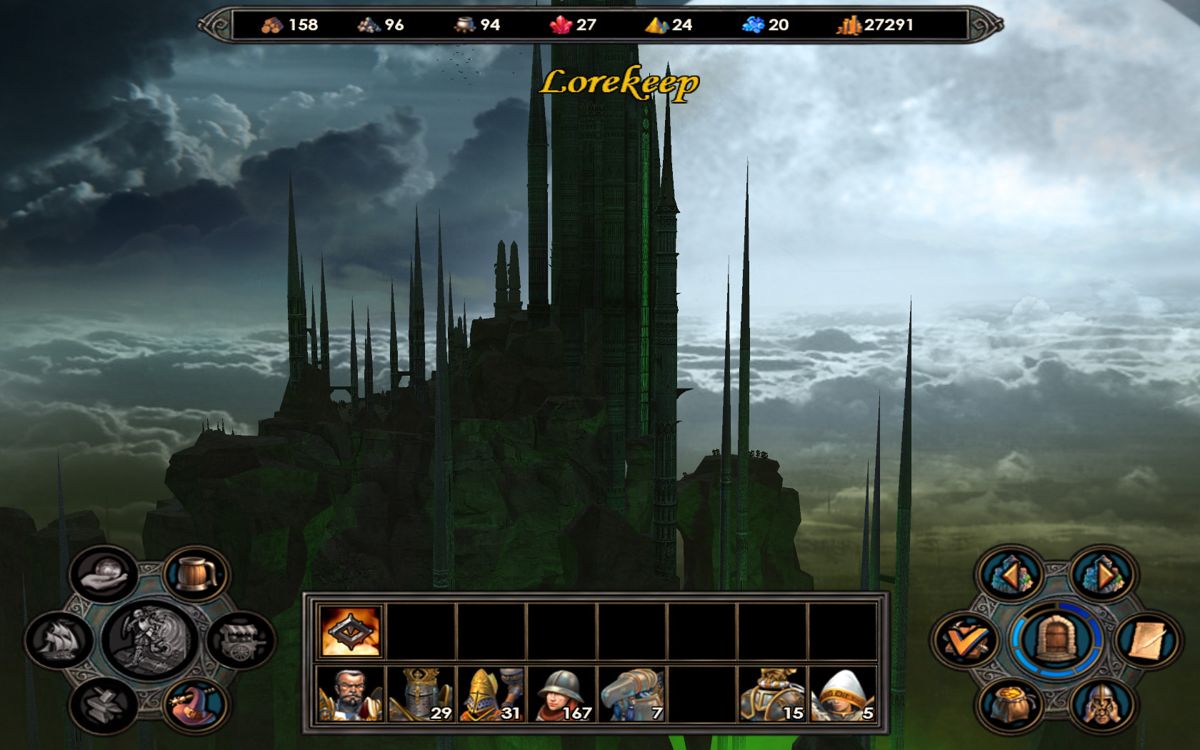Select the white hooded stack of 5
This screenshot has height=750, width=1200.
pos(842,694)
